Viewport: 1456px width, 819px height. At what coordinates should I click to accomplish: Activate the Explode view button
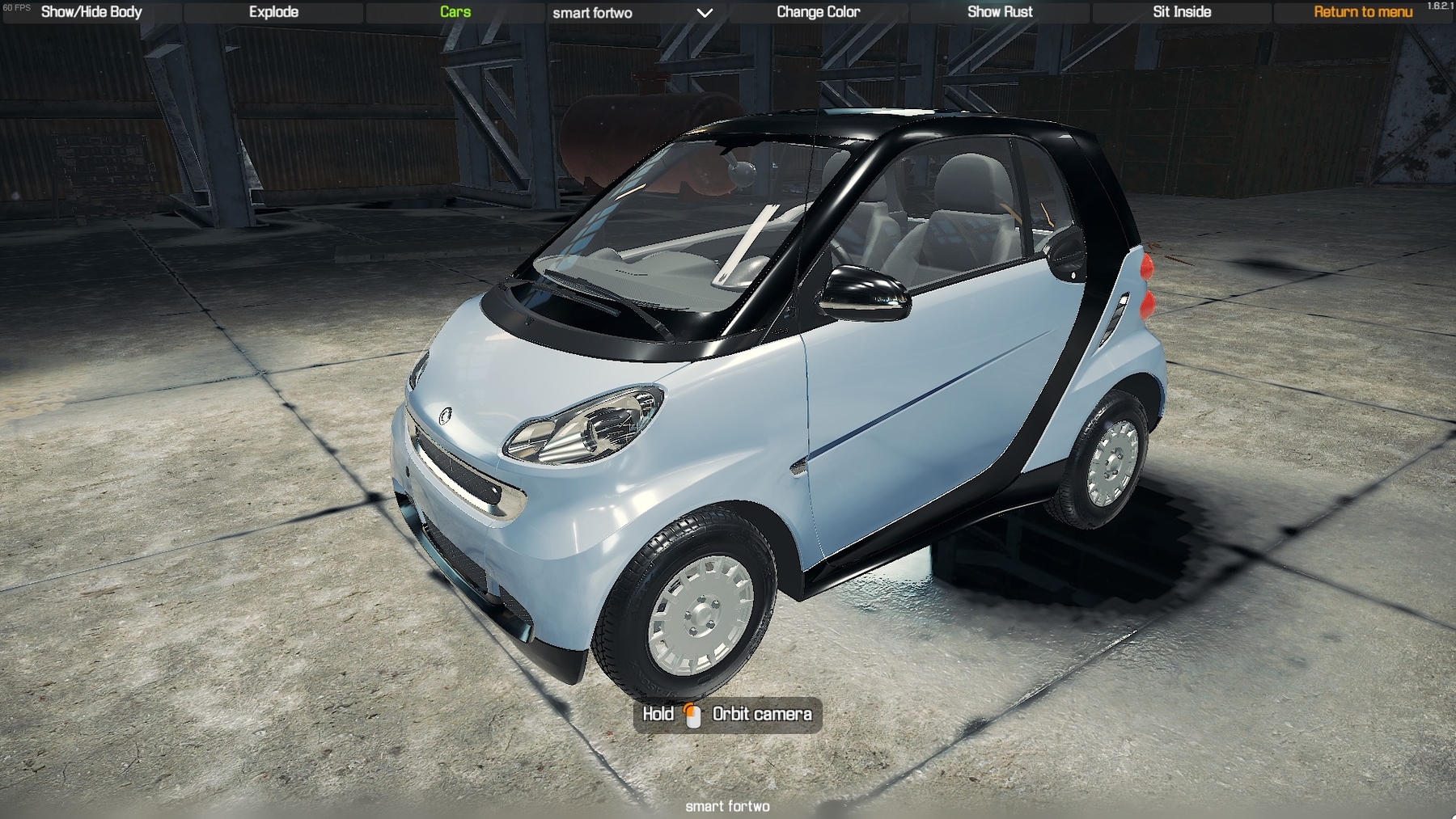(273, 12)
